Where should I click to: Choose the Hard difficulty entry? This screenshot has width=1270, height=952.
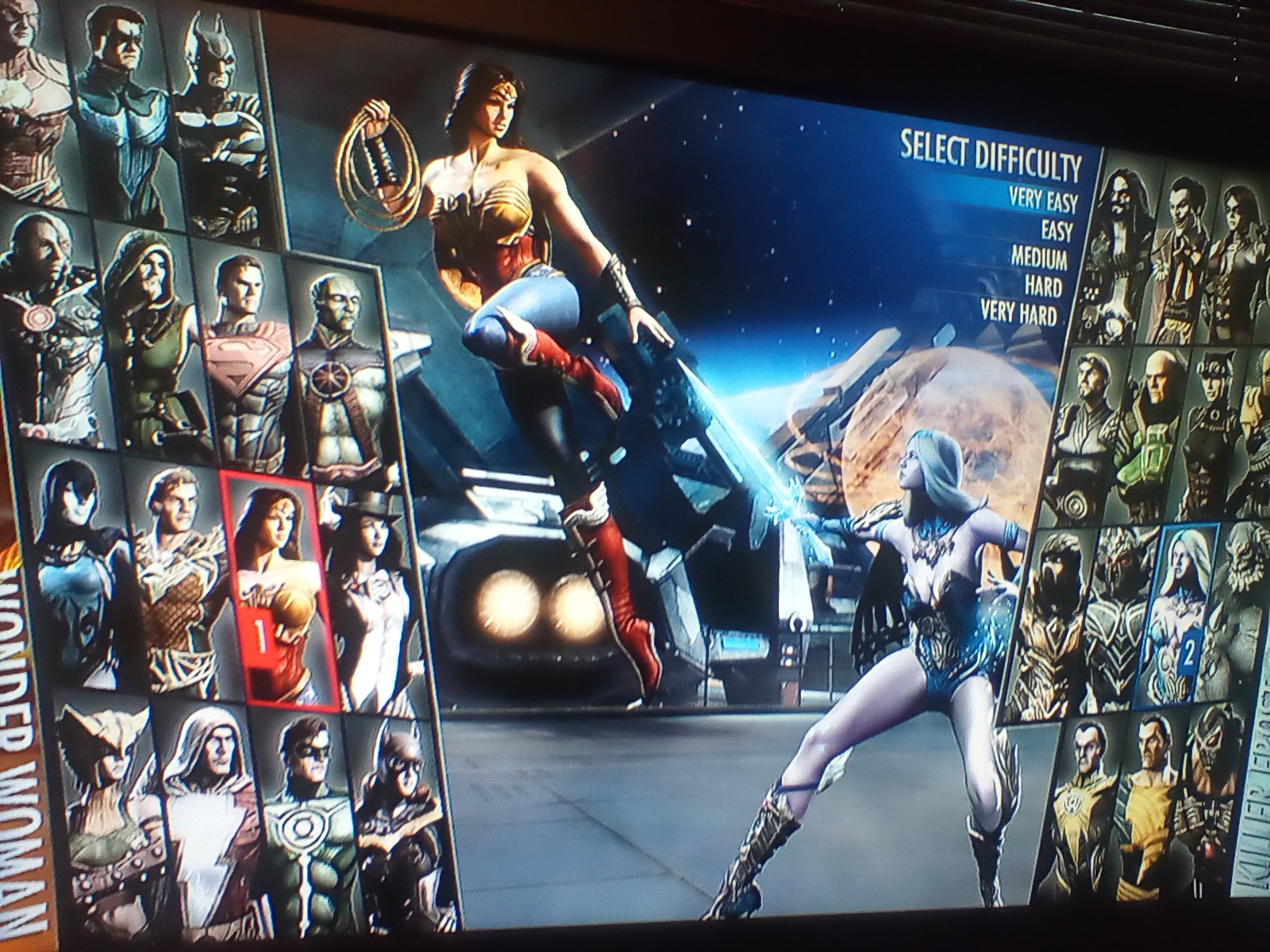tap(1042, 285)
